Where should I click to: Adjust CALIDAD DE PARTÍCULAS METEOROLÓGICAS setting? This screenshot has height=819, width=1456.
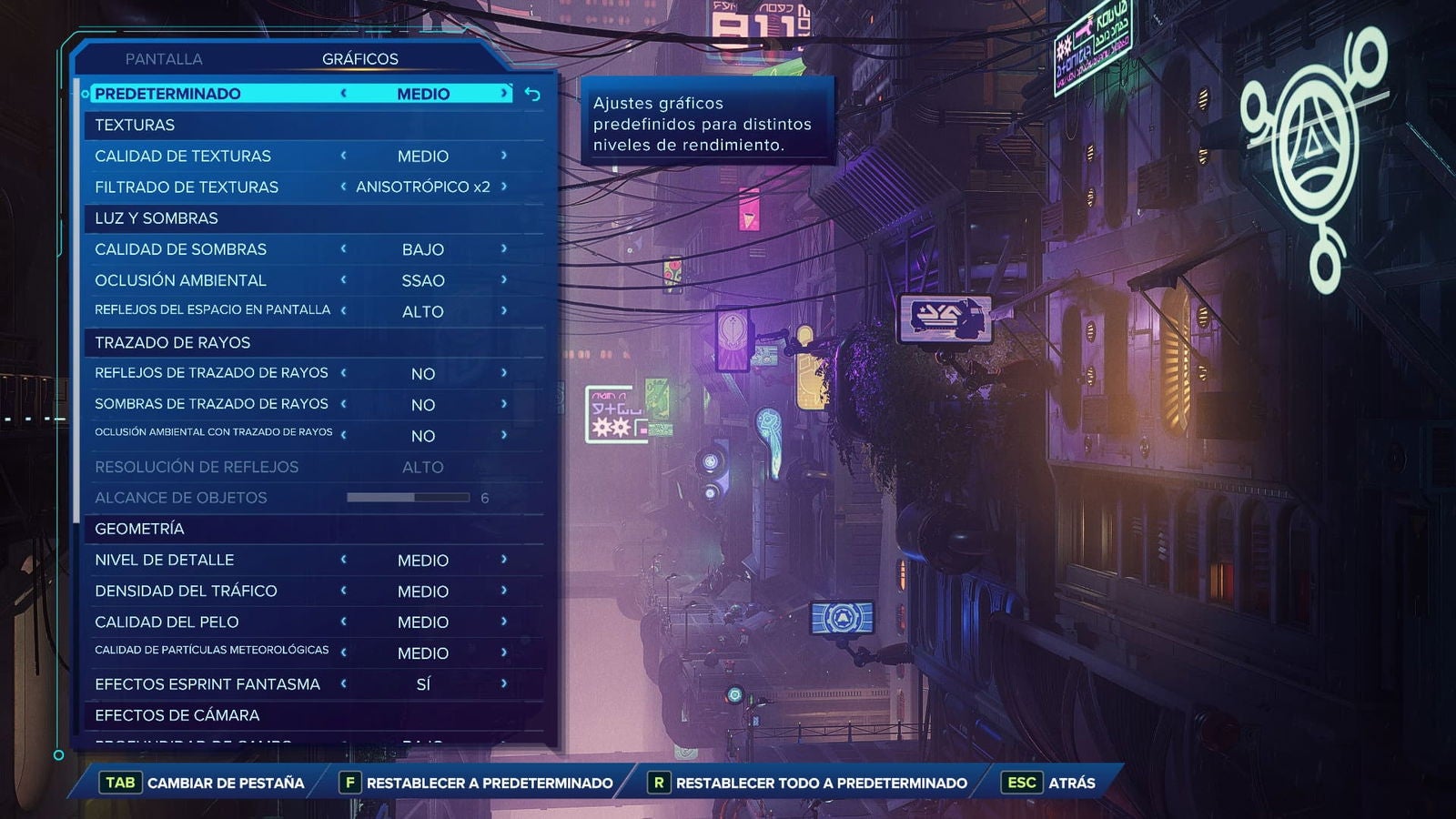pyautogui.click(x=502, y=652)
